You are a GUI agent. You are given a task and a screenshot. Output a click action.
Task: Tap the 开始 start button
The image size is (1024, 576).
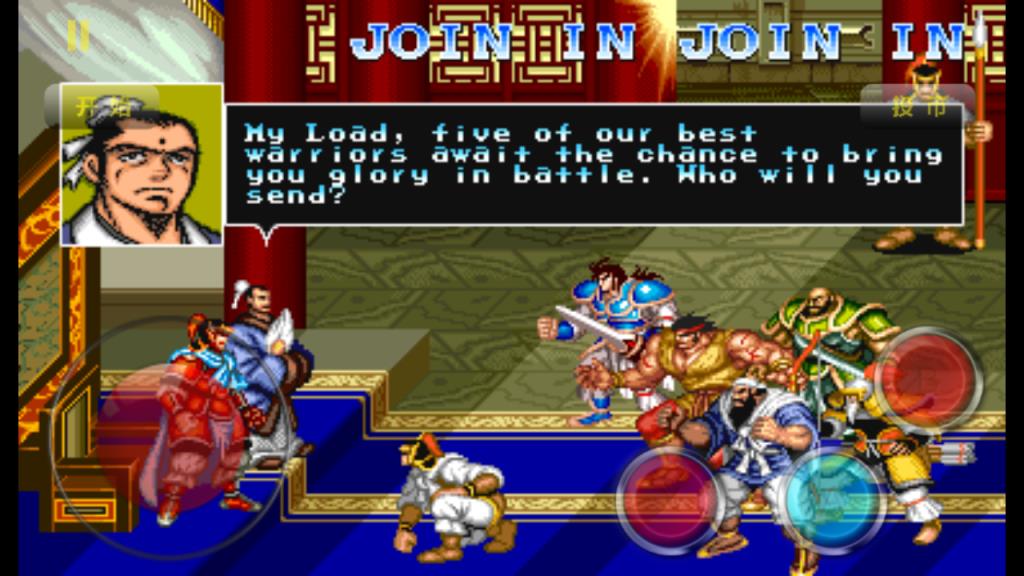(x=101, y=107)
